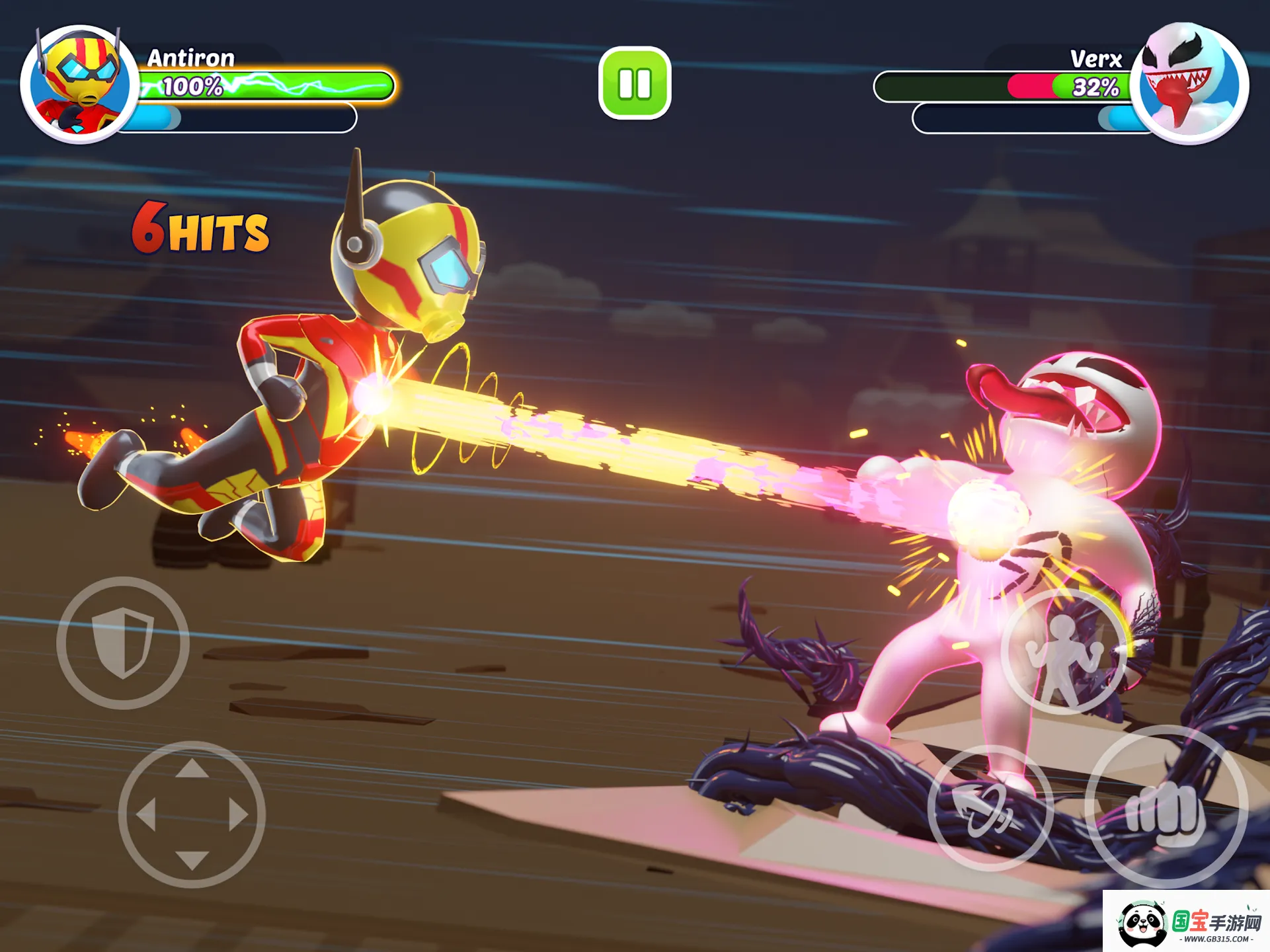Screen dimensions: 1270x952
Task: Tap the down arrow on movement pad
Action: tap(192, 859)
